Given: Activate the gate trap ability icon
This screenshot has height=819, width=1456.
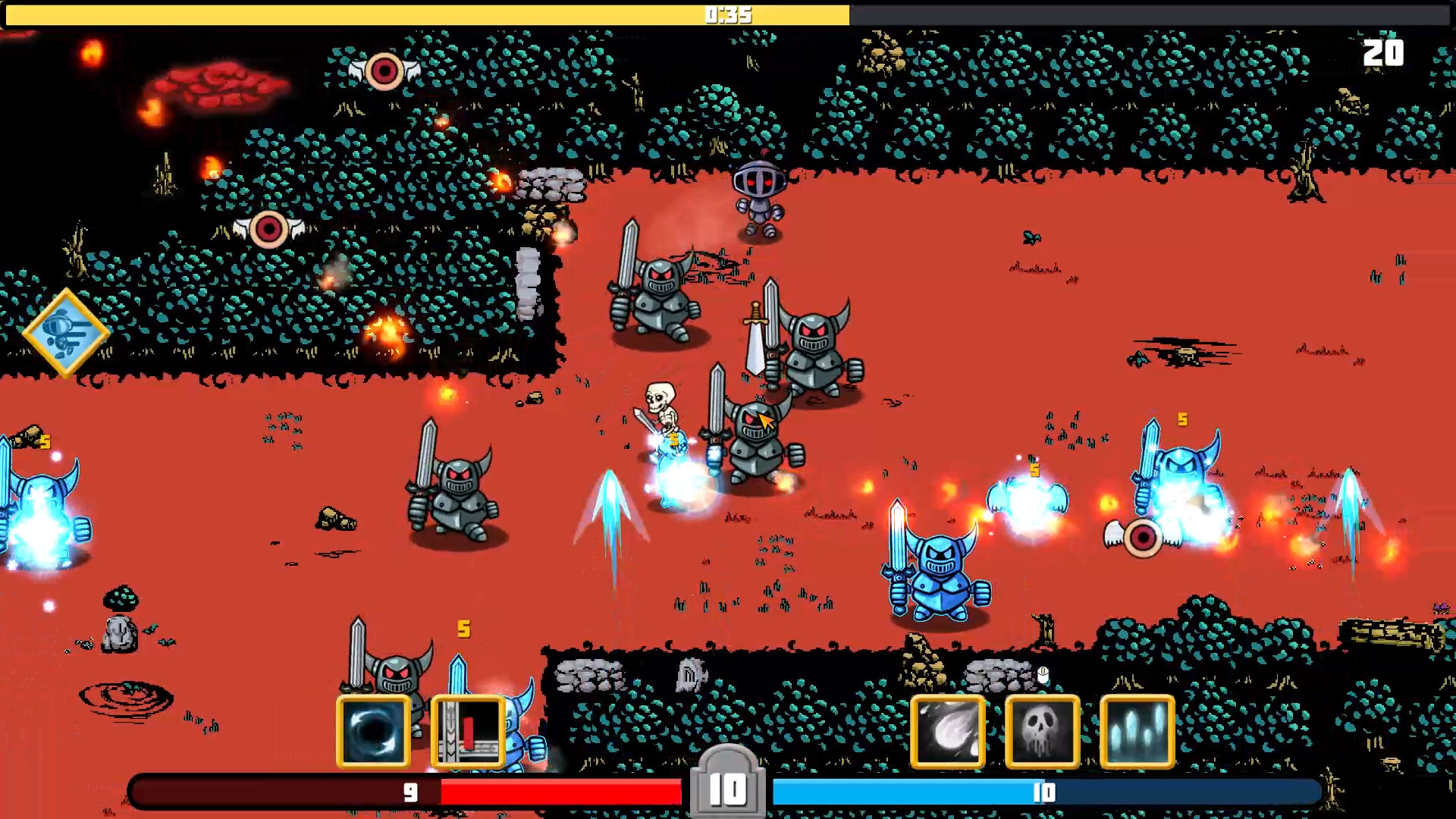Looking at the screenshot, I should (469, 732).
